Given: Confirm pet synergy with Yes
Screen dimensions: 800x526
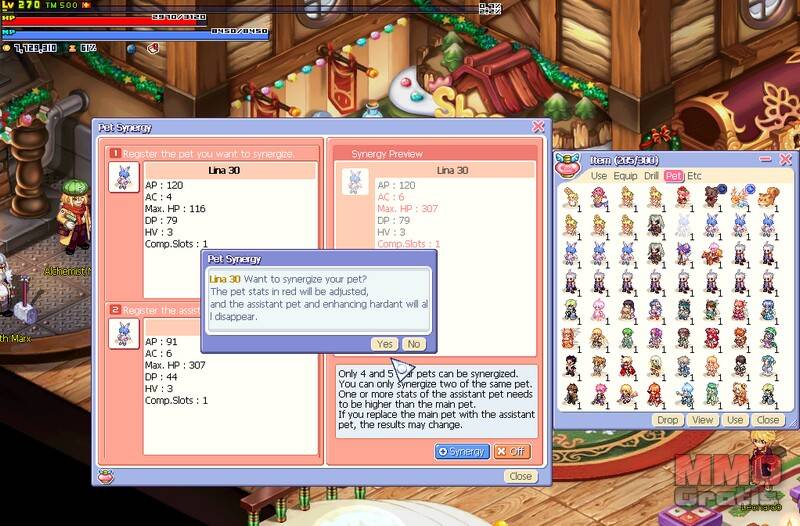Looking at the screenshot, I should [384, 343].
